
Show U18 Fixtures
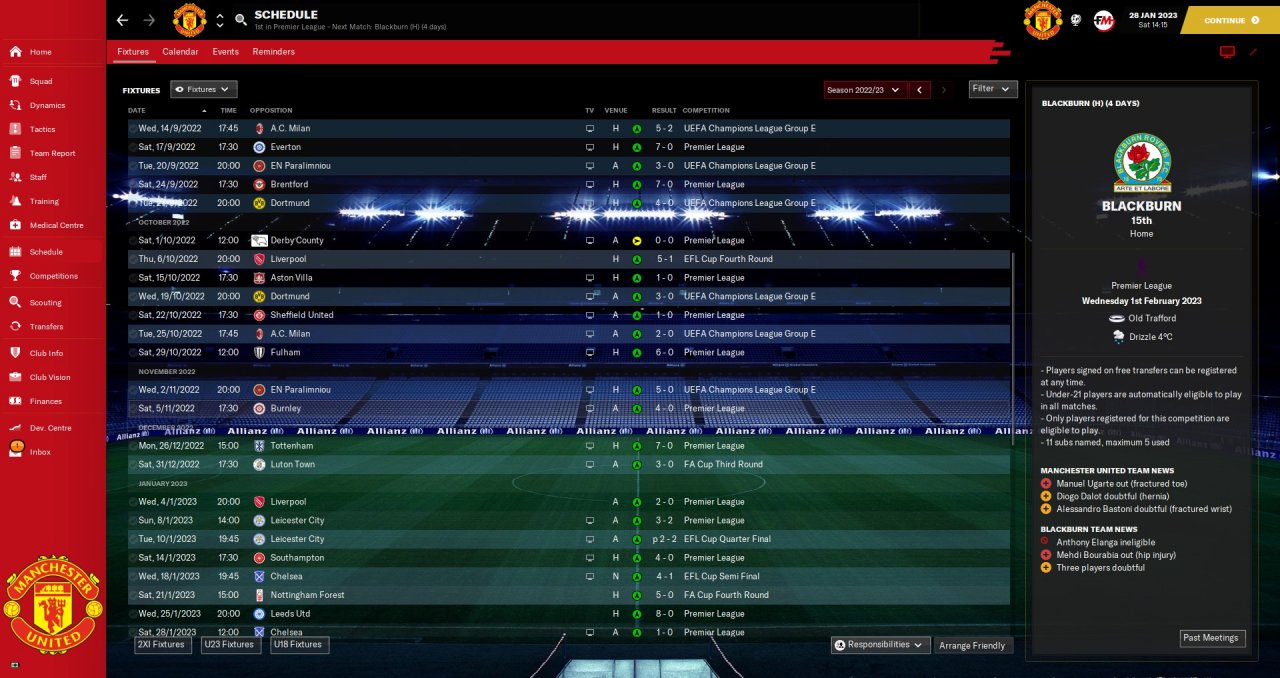(299, 645)
